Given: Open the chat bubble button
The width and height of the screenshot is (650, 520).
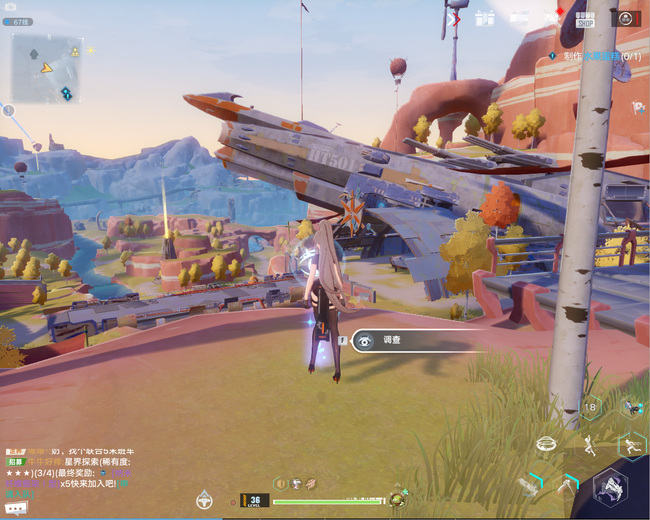Looking at the screenshot, I should point(16,508).
